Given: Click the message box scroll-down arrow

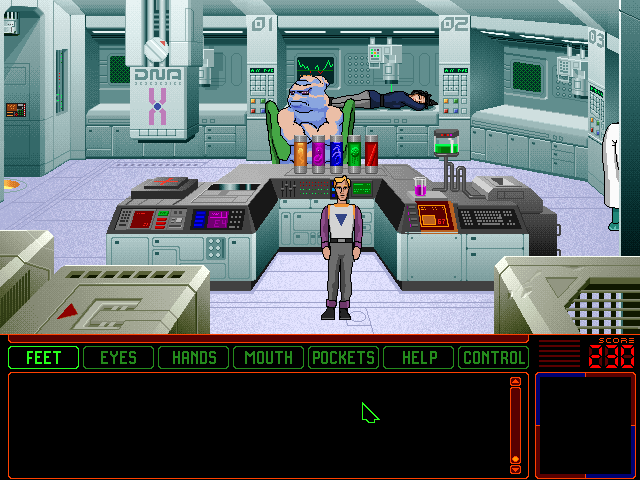Looking at the screenshot, I should click(516, 468).
